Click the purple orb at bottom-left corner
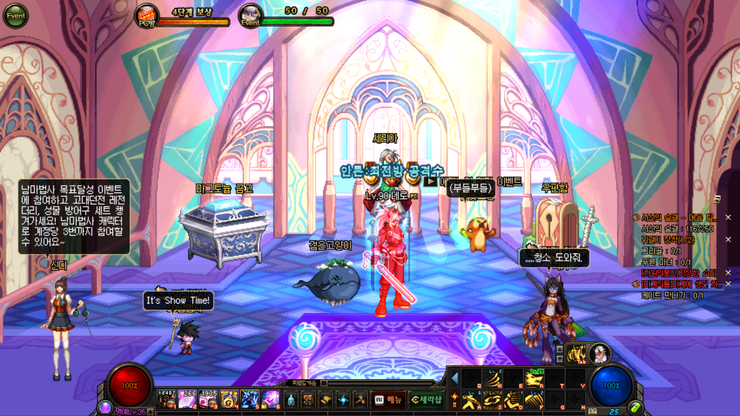The image size is (740, 416). tap(104, 408)
